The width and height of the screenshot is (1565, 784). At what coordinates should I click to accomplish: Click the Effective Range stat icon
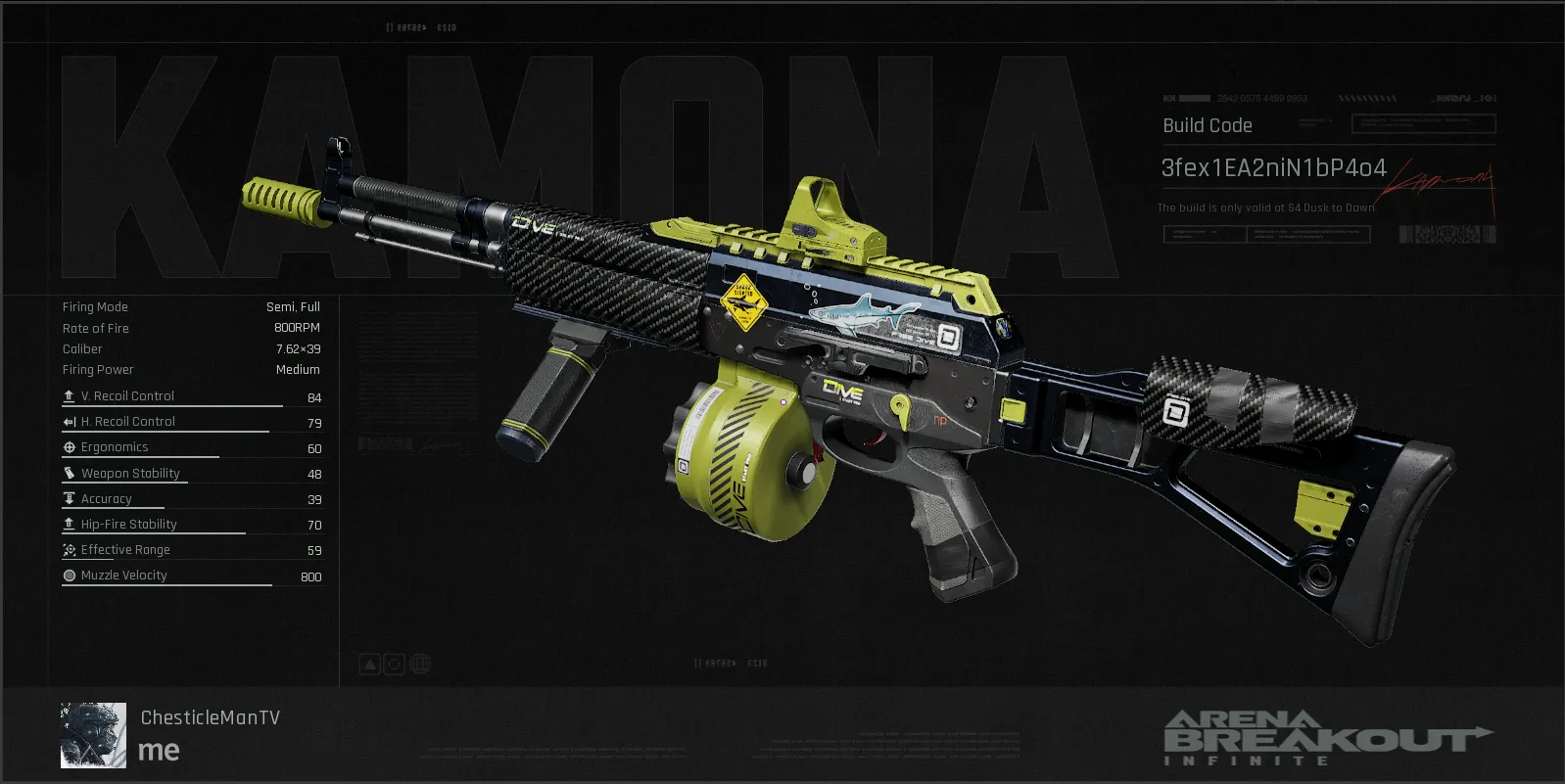(x=69, y=549)
